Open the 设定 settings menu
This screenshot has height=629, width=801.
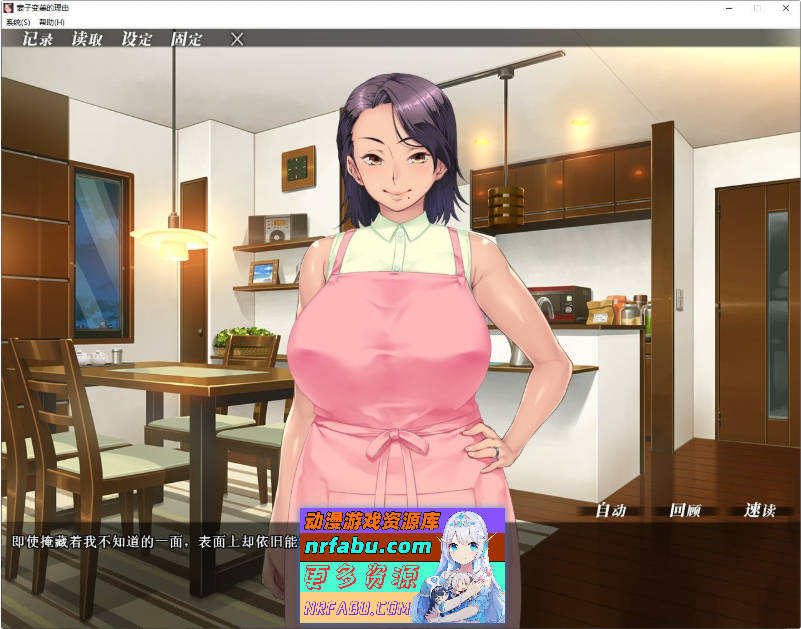pos(137,39)
